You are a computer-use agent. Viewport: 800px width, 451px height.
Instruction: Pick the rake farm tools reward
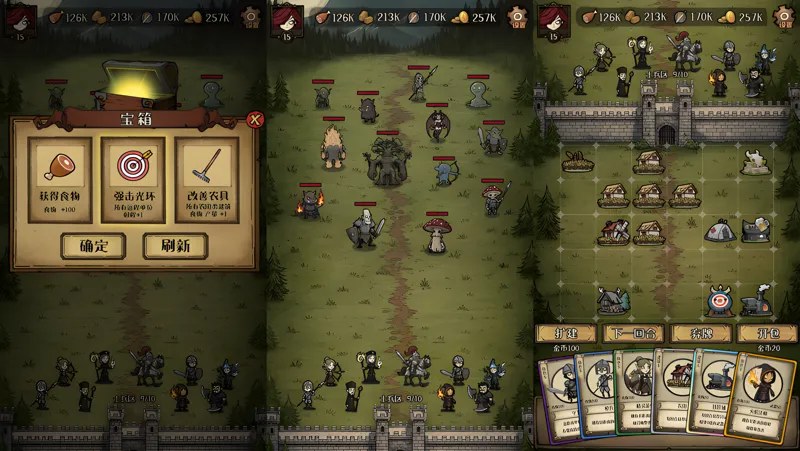point(207,179)
